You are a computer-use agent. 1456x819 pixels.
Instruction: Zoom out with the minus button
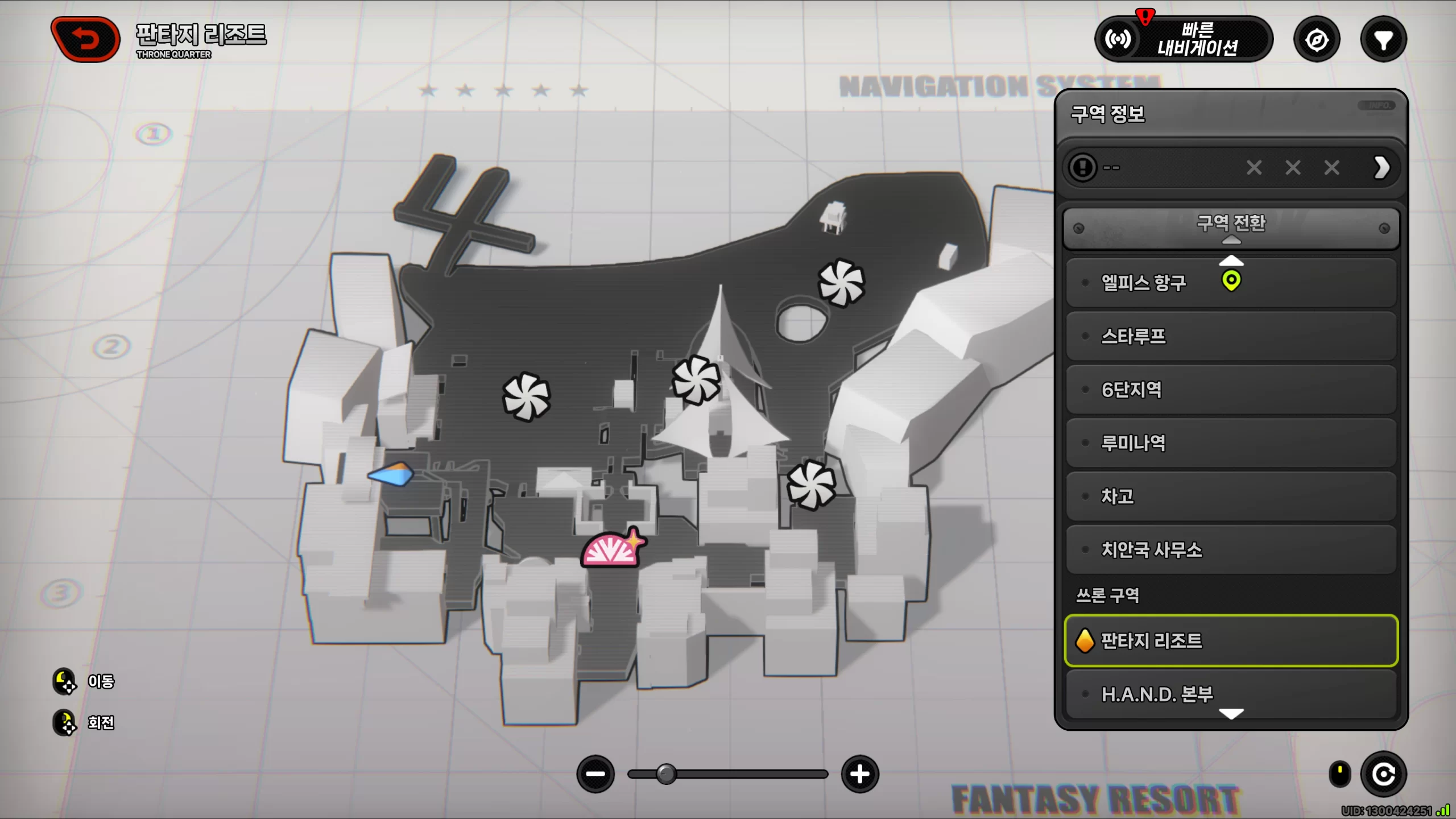tap(595, 774)
